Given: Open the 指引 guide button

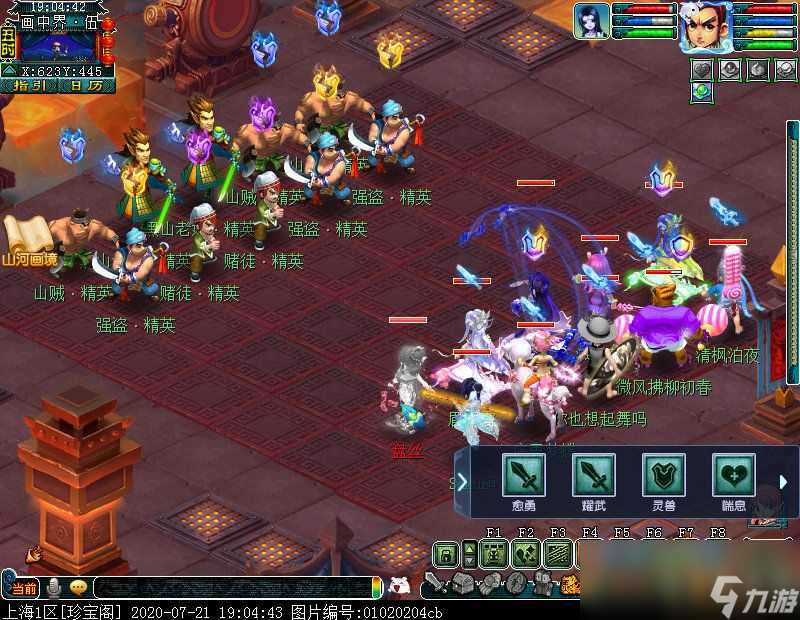Looking at the screenshot, I should (30, 86).
